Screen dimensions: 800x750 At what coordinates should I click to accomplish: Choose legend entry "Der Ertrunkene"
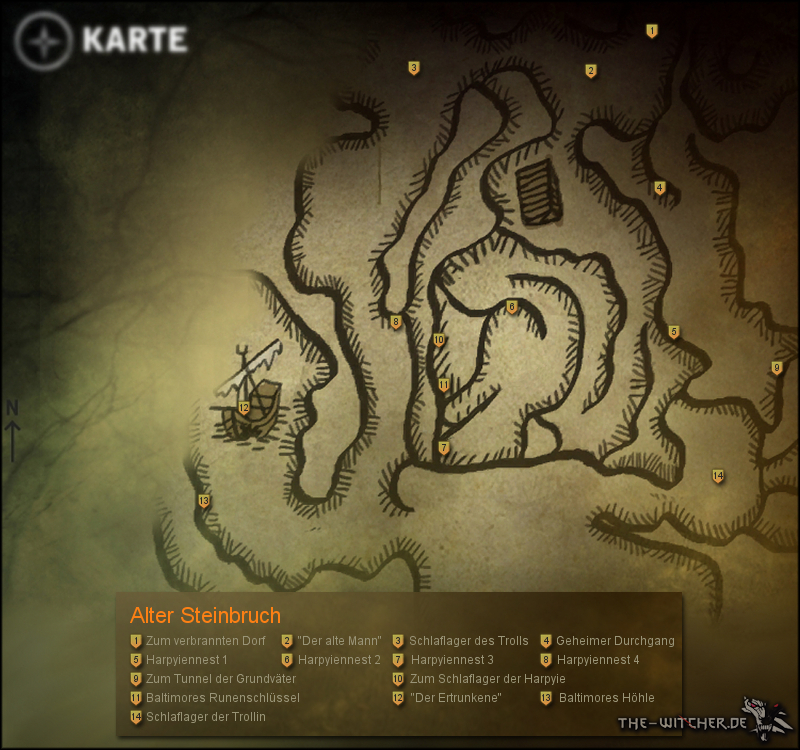click(455, 698)
